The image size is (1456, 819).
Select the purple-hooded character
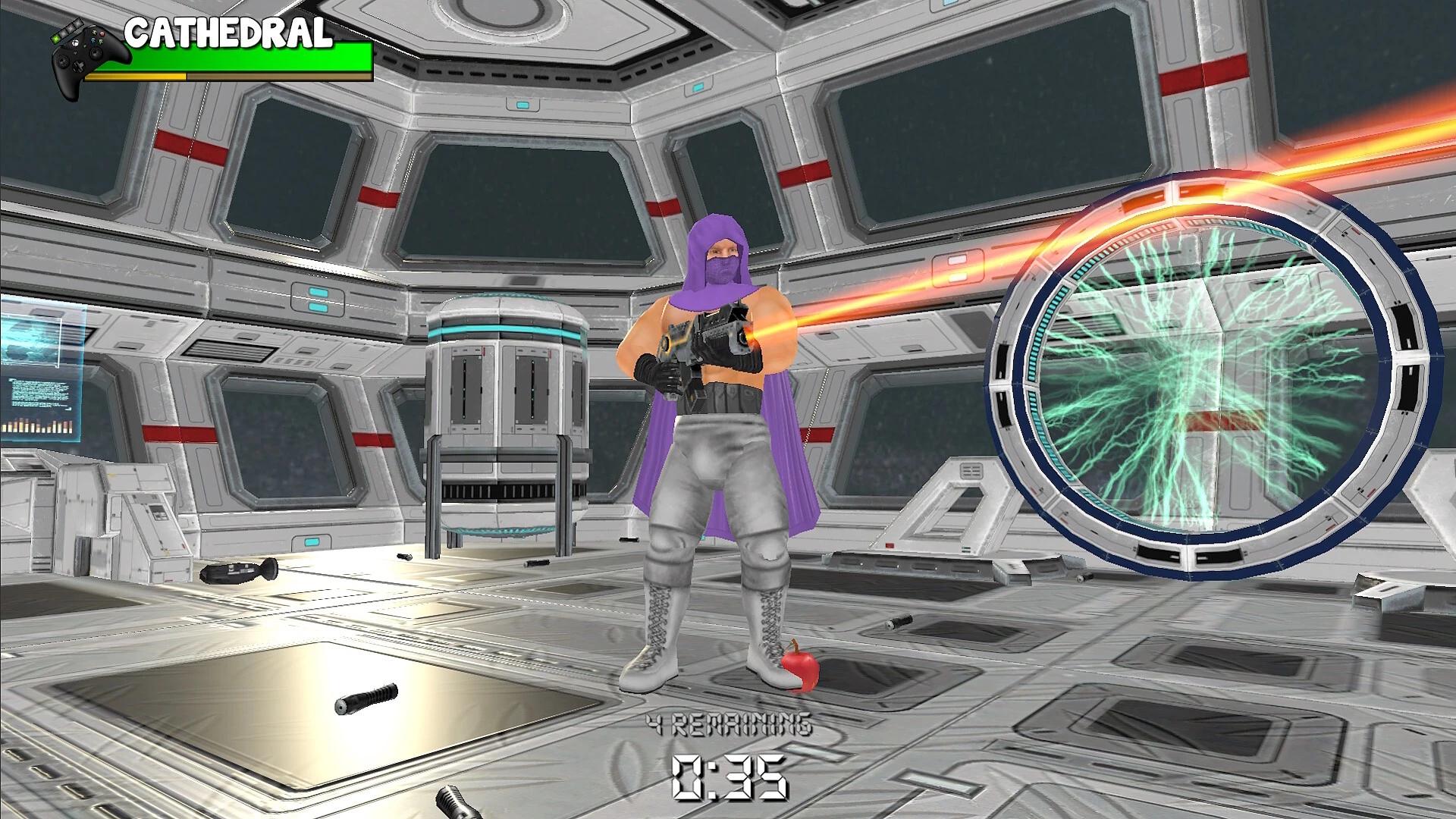(x=713, y=455)
